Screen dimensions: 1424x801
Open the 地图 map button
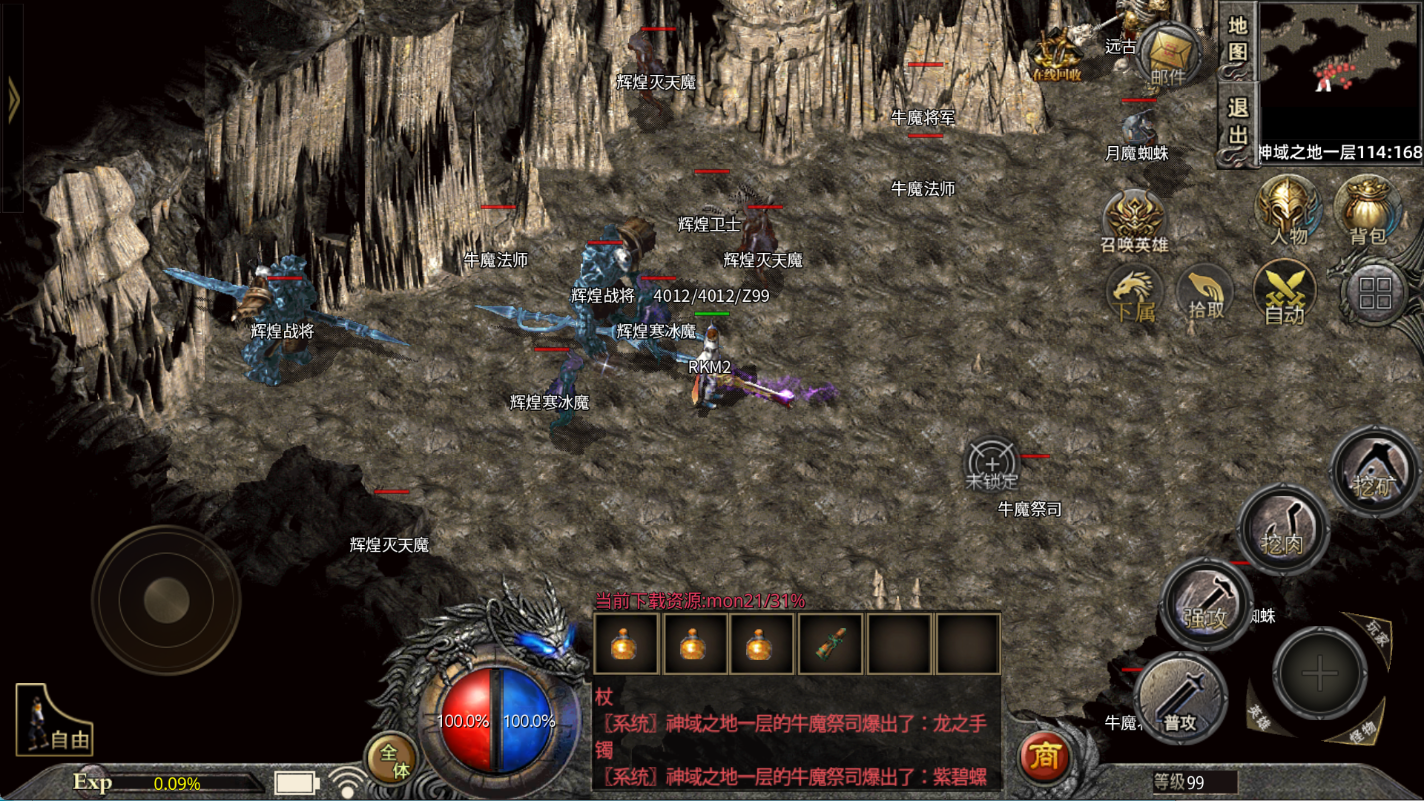(x=1238, y=40)
